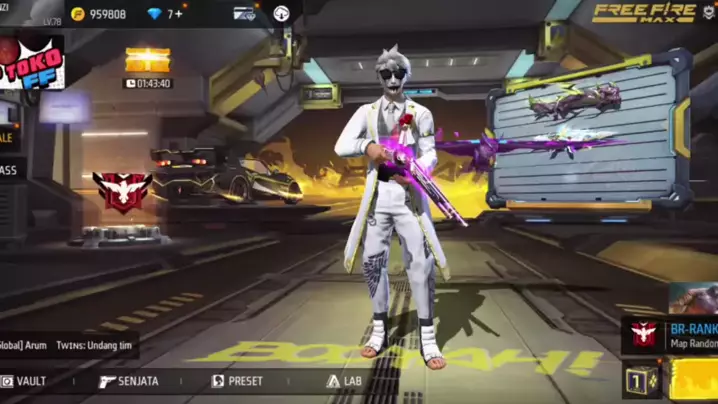Open the membership card icon

click(x=244, y=13)
